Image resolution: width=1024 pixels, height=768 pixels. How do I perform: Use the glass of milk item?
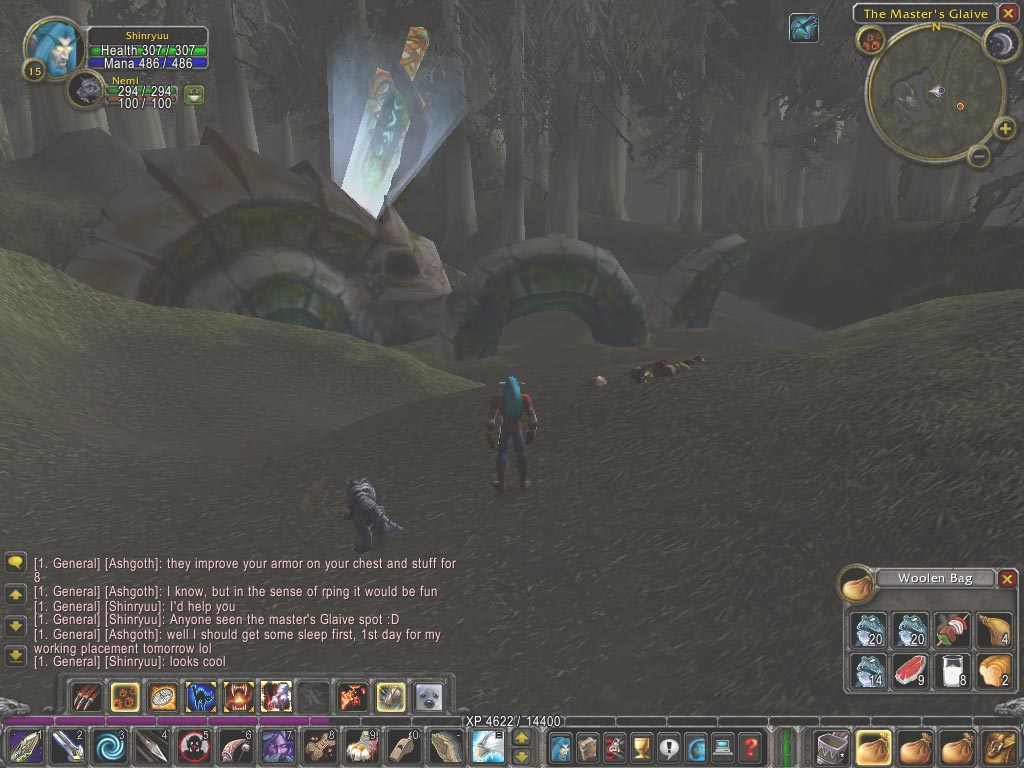(952, 671)
